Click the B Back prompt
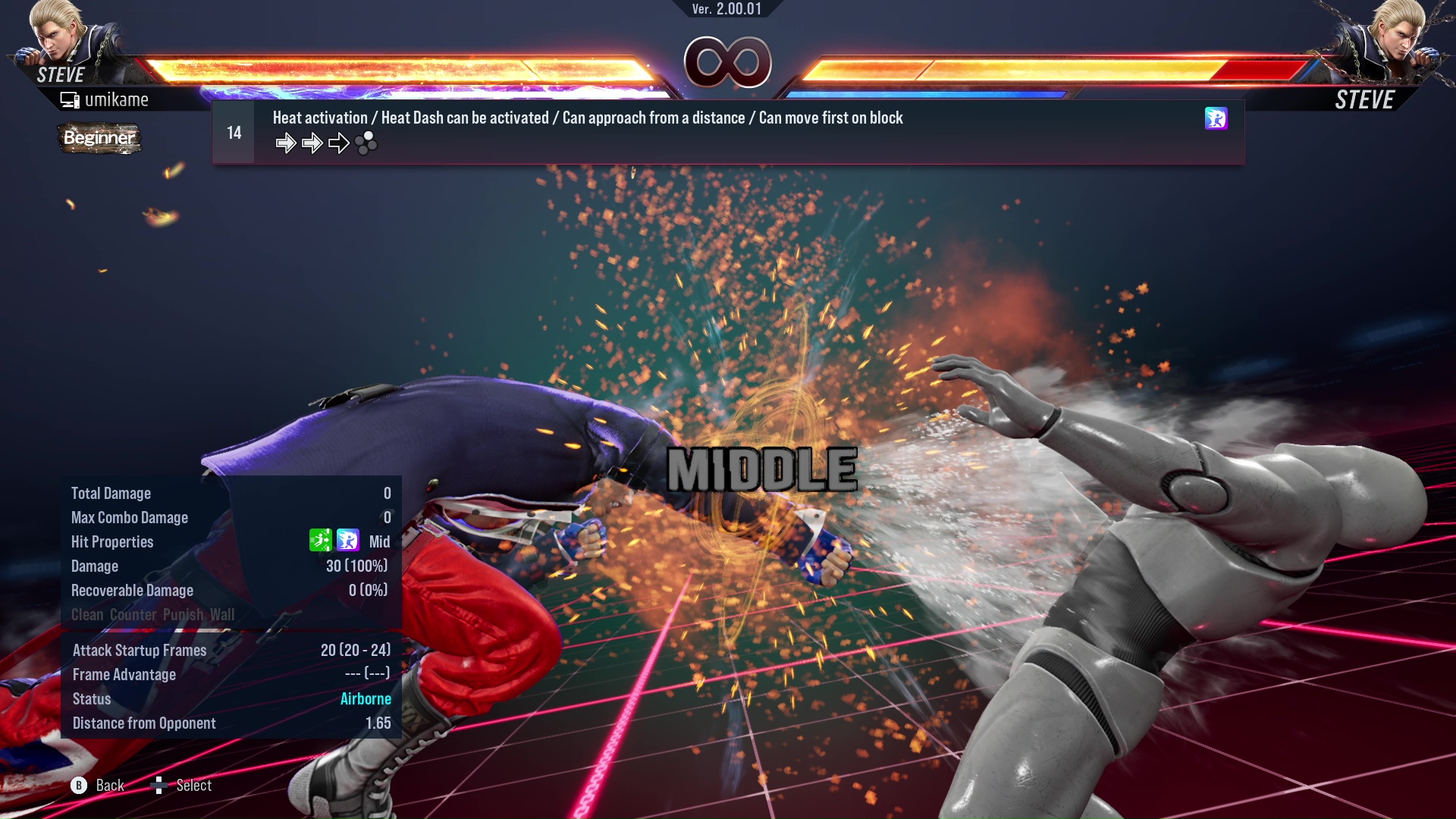Viewport: 1456px width, 819px height. point(99,786)
